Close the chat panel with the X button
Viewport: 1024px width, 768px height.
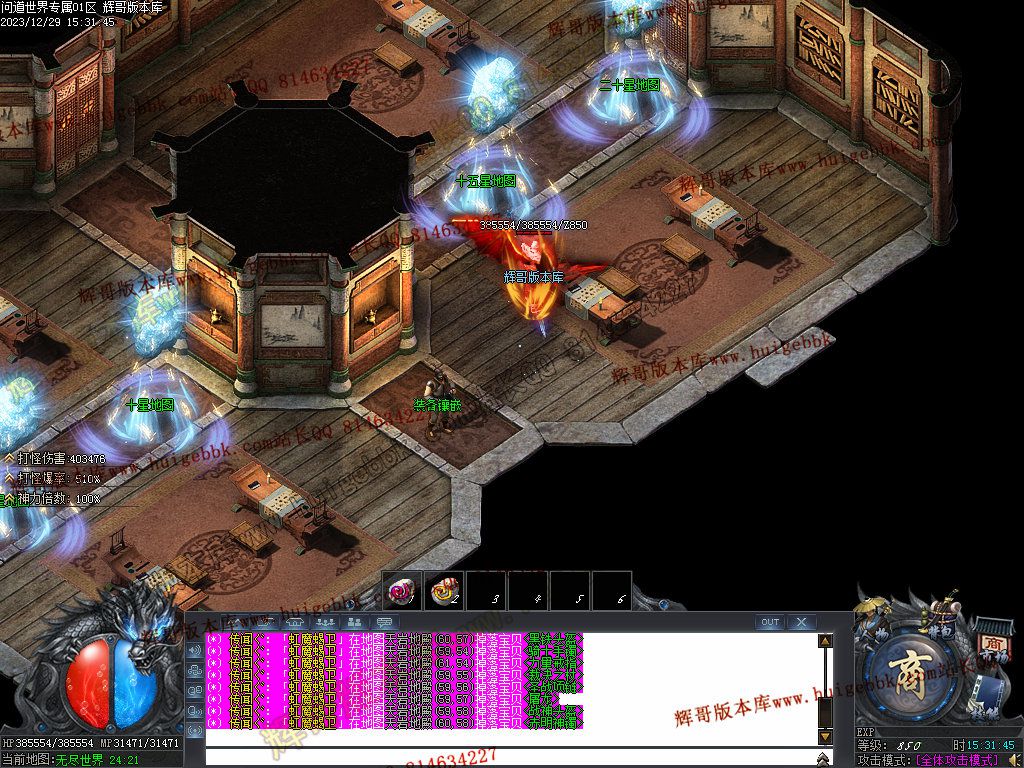[801, 622]
